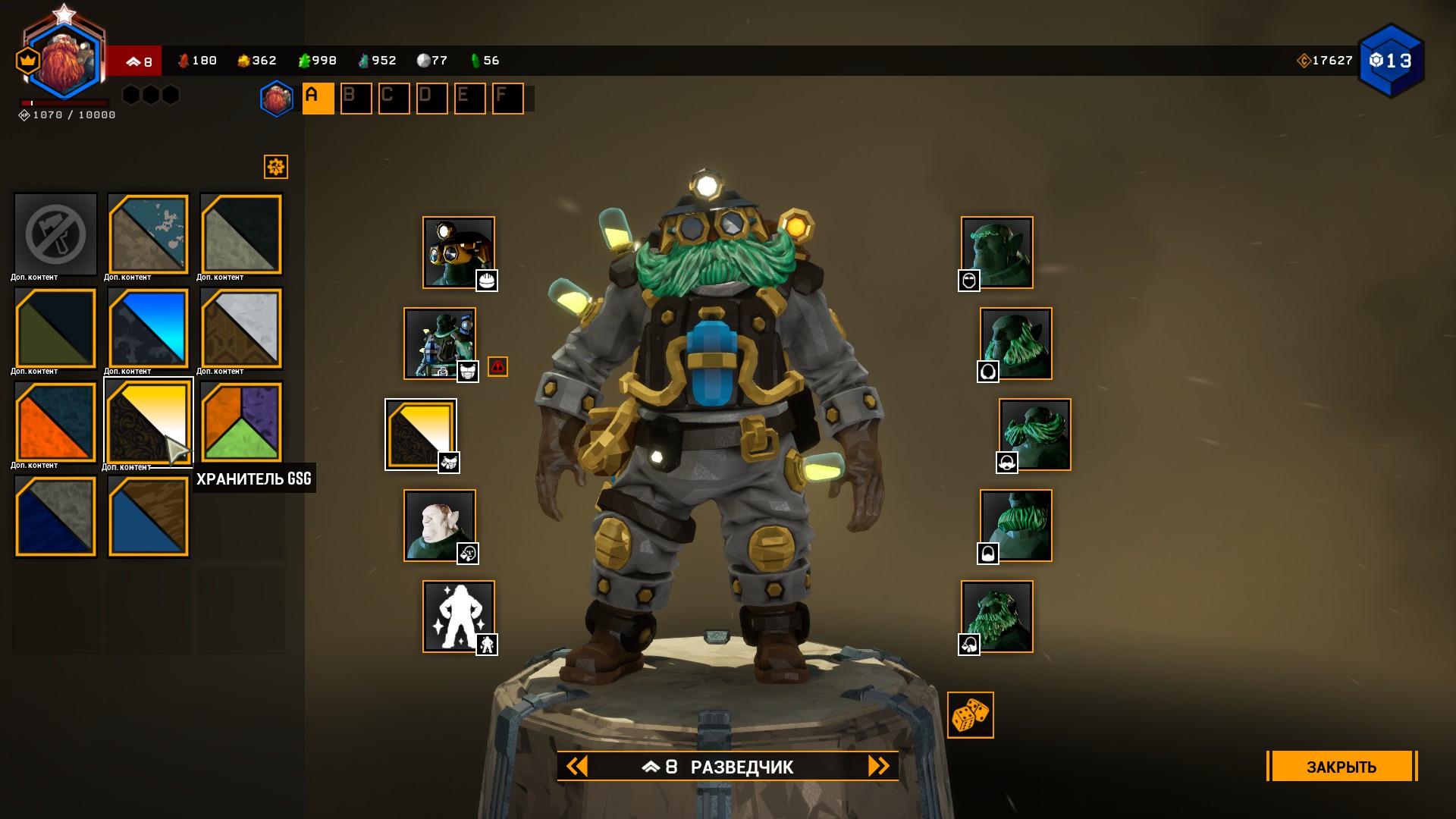
Task: Click the warning triangle beside the armor slot
Action: pos(497,367)
